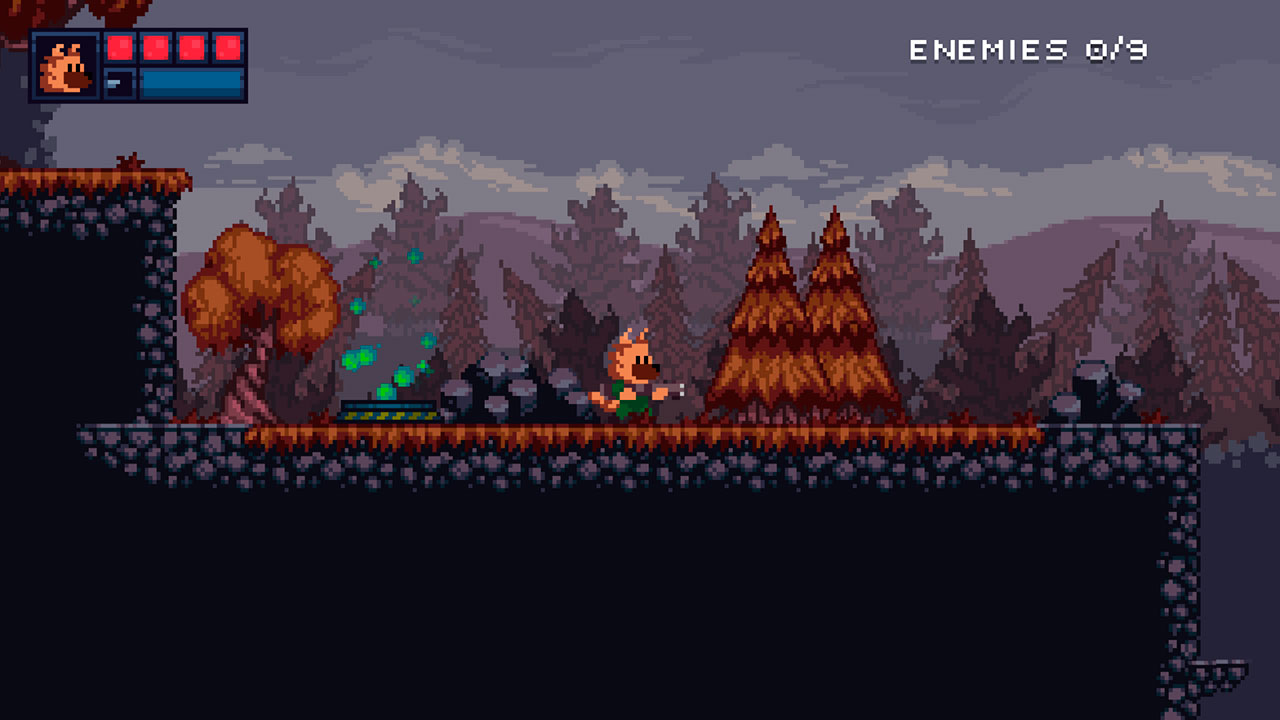The image size is (1280, 720).
Task: Click the rock pile beside the player
Action: click(x=510, y=395)
